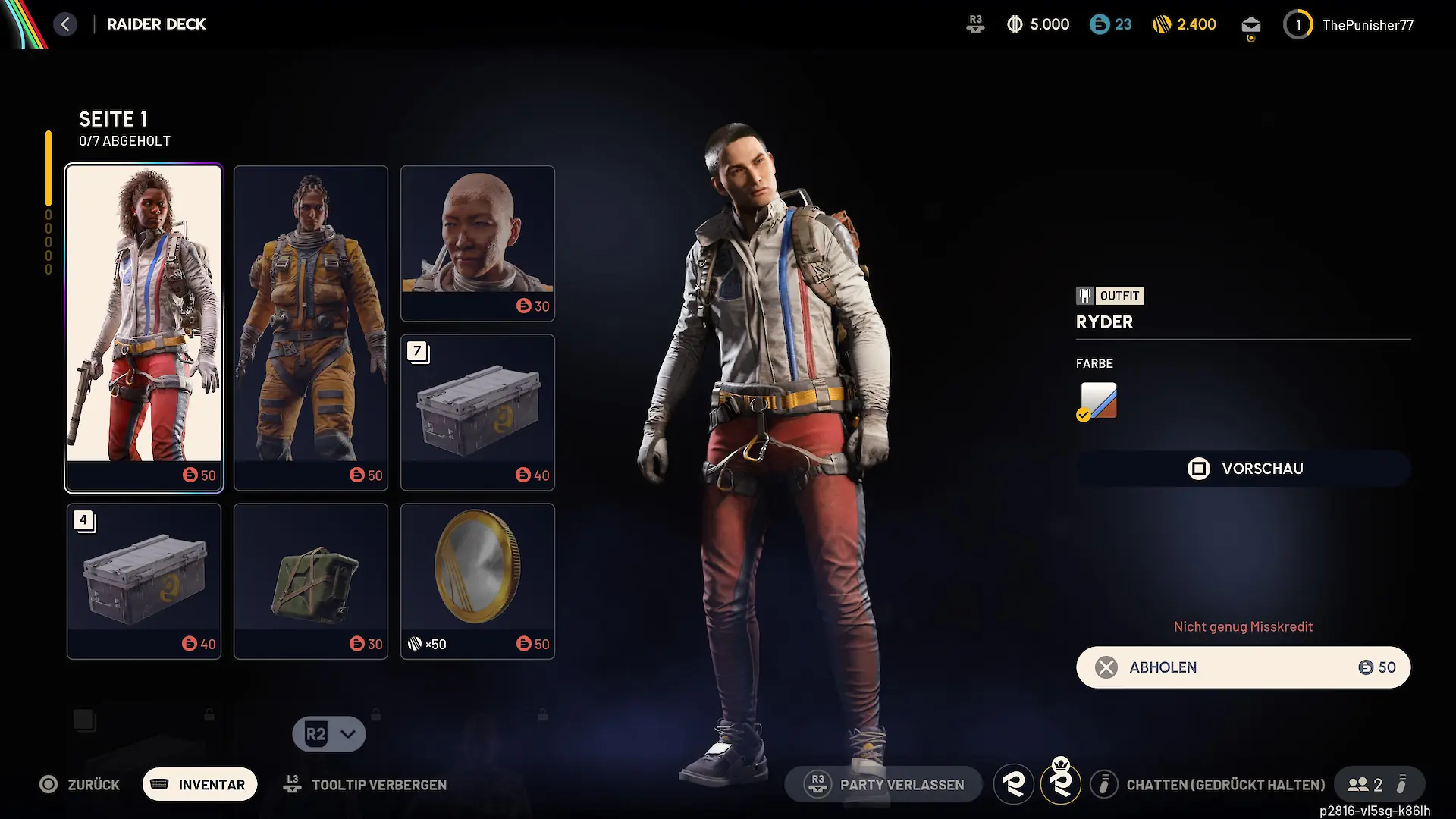Select the Ryder outfit color swatch
This screenshot has height=819, width=1456.
1098,400
